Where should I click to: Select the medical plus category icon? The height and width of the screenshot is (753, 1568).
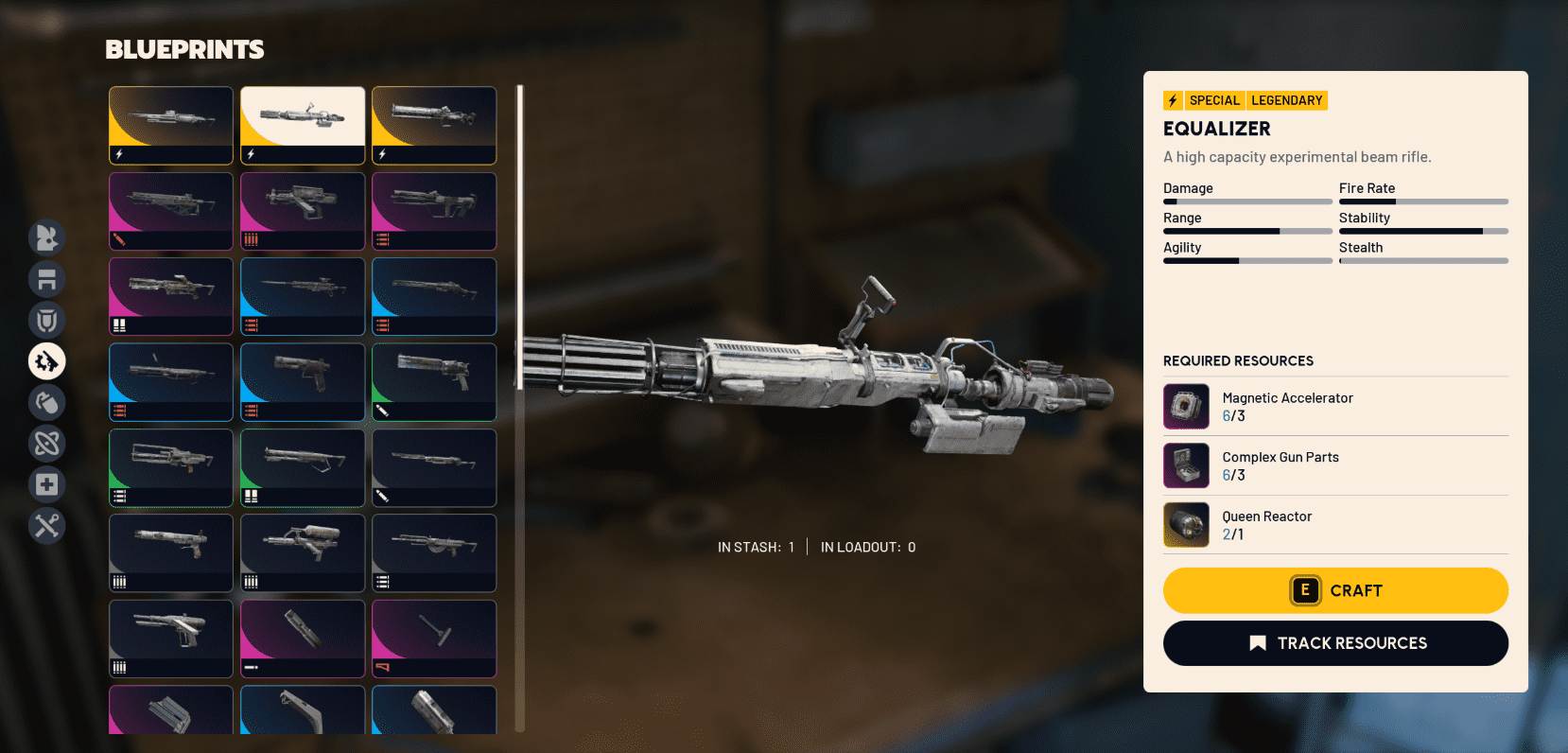(x=47, y=484)
